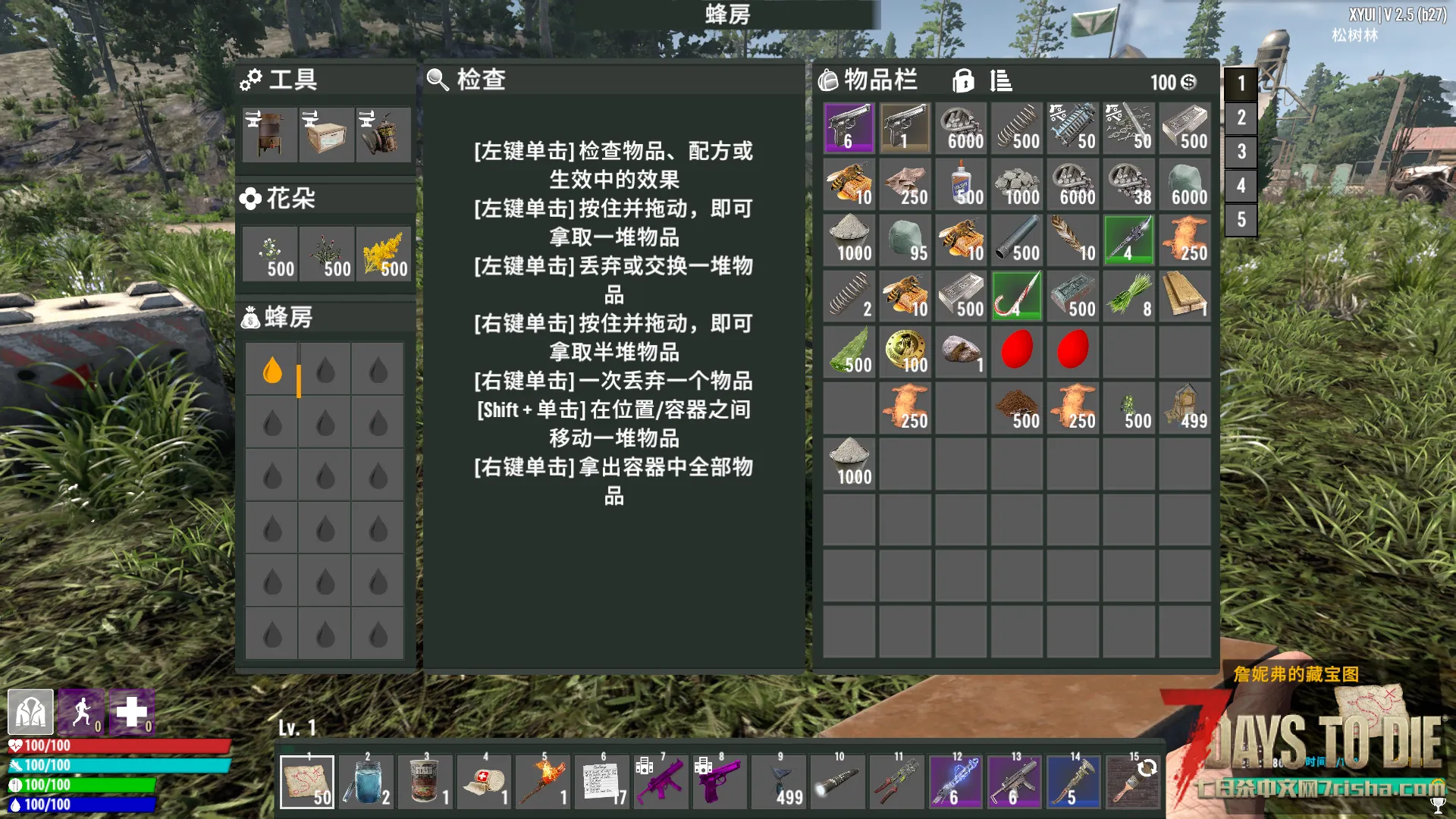
Task: Click the aloe leaf stack of 500
Action: (x=849, y=352)
